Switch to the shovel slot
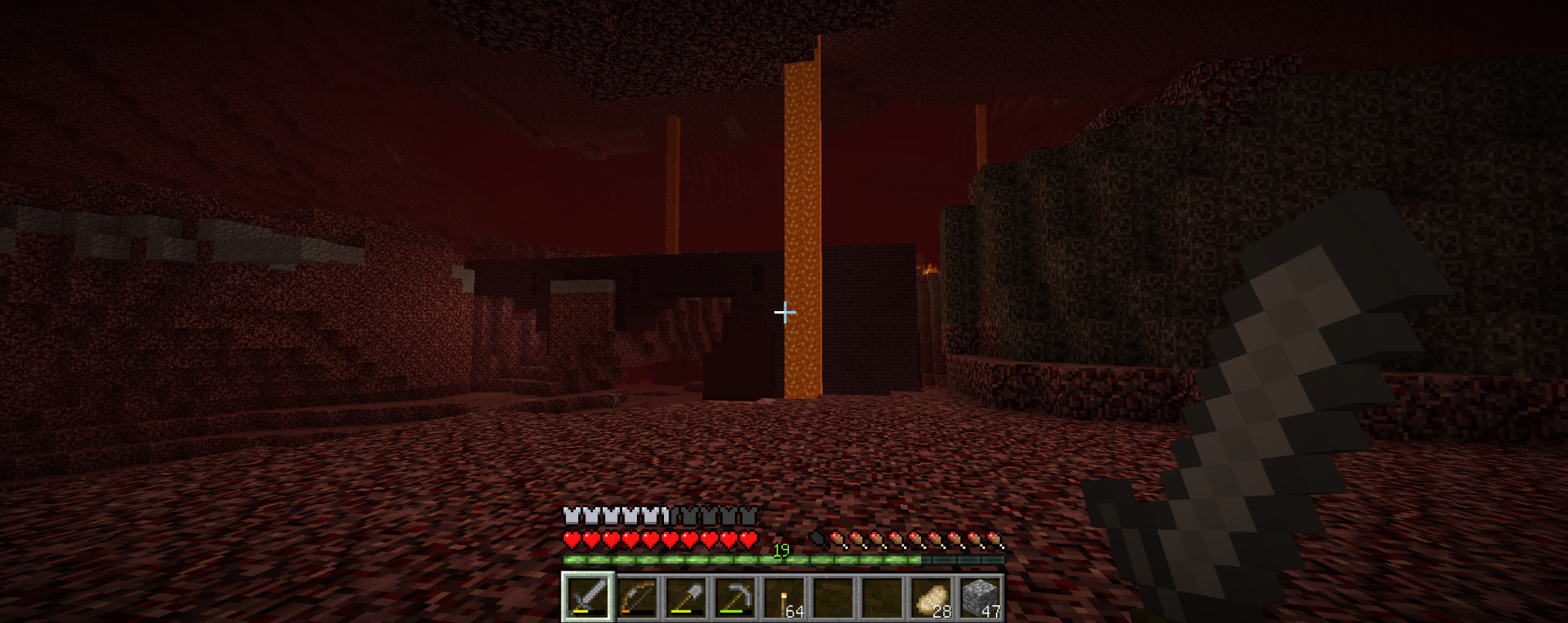1568x623 pixels. pos(687,597)
